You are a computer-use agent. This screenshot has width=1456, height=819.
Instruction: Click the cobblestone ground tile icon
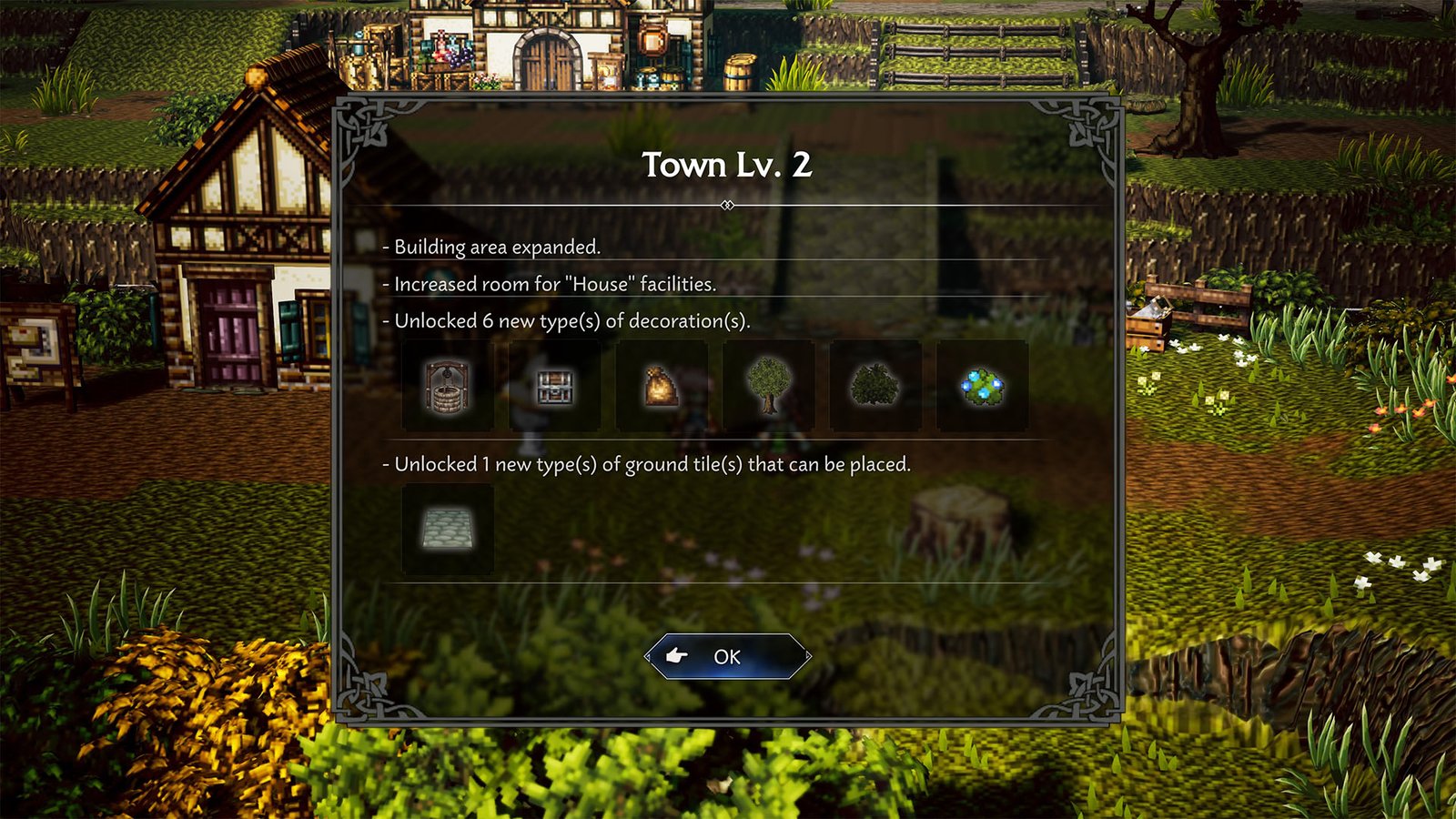pos(447,528)
